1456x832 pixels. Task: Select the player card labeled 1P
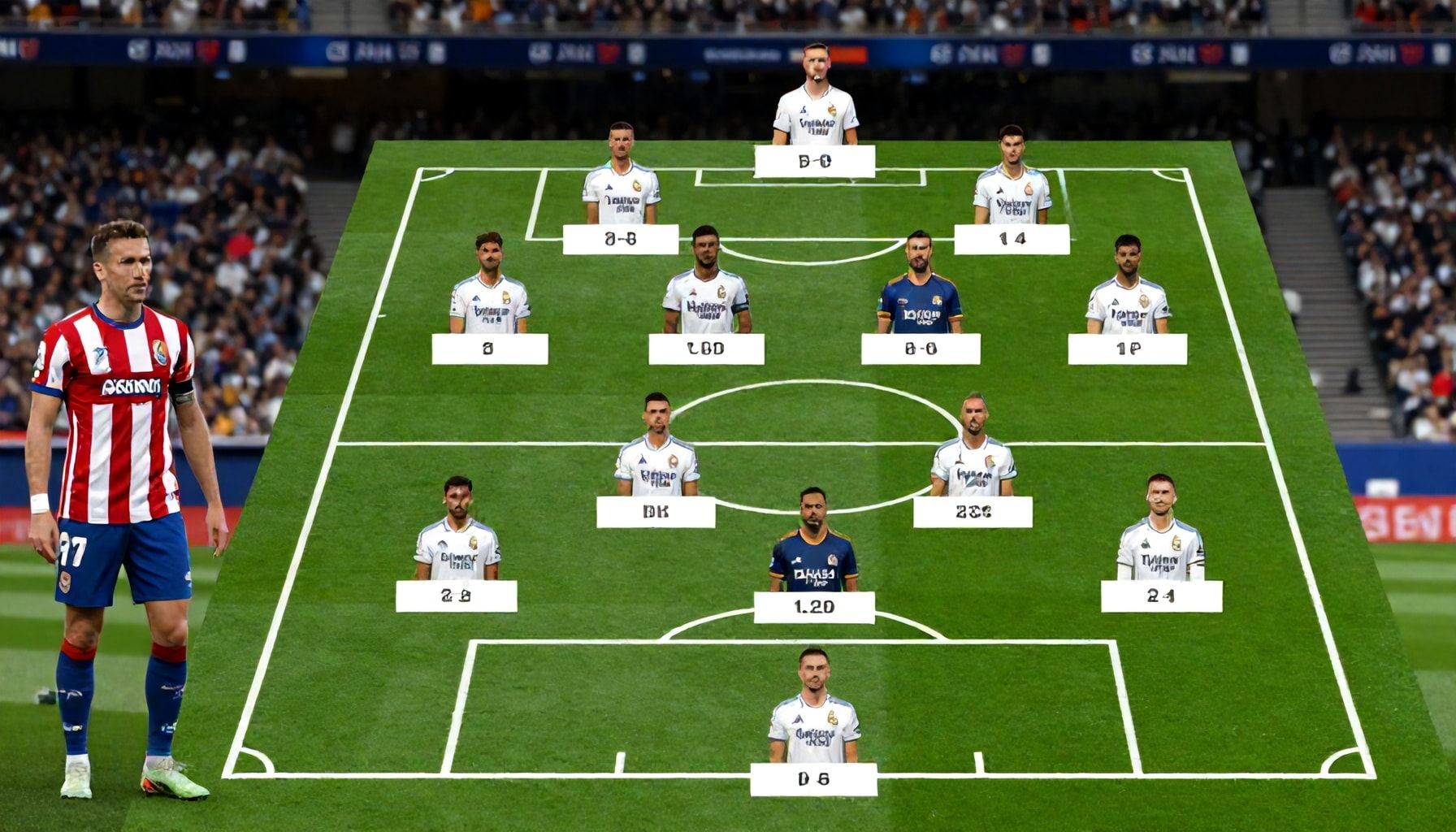click(x=1127, y=349)
